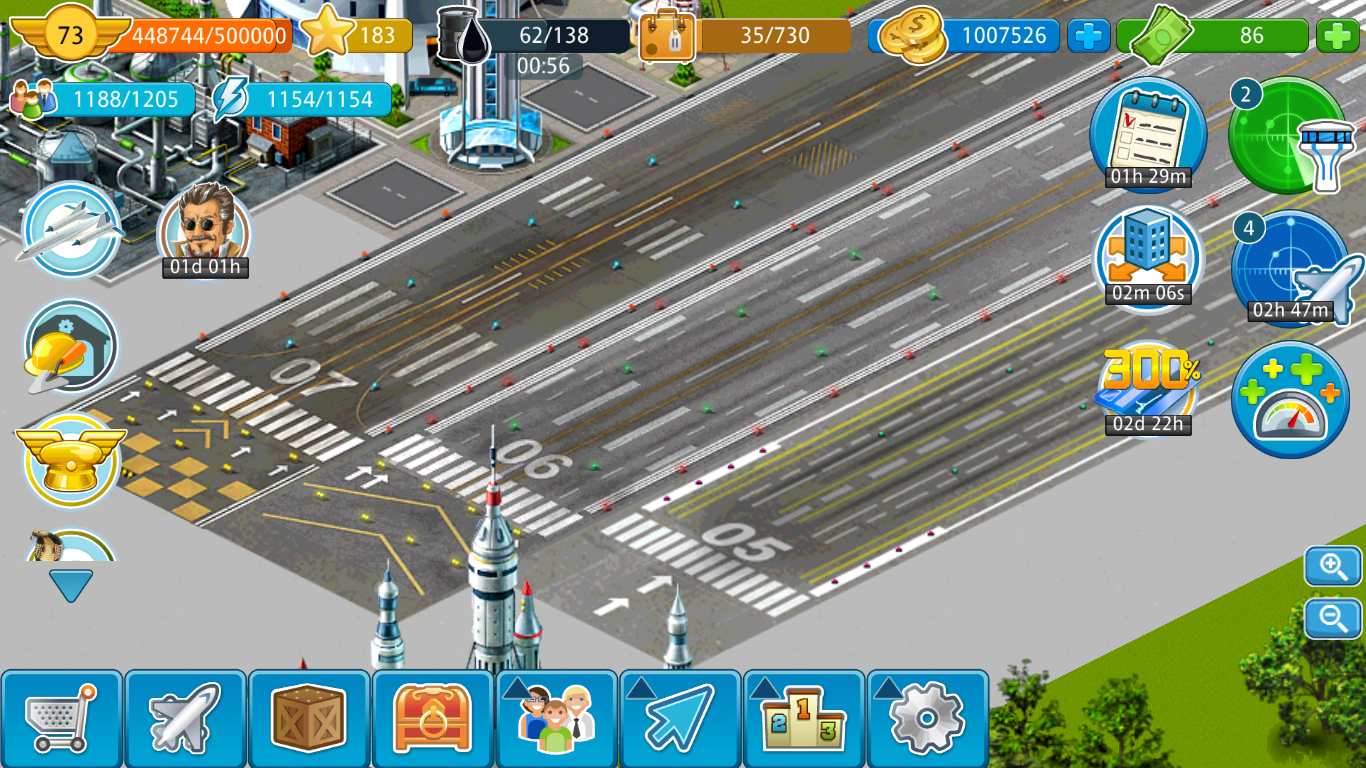The image size is (1366, 768).
Task: Open the airplane fleet menu
Action: 185,718
